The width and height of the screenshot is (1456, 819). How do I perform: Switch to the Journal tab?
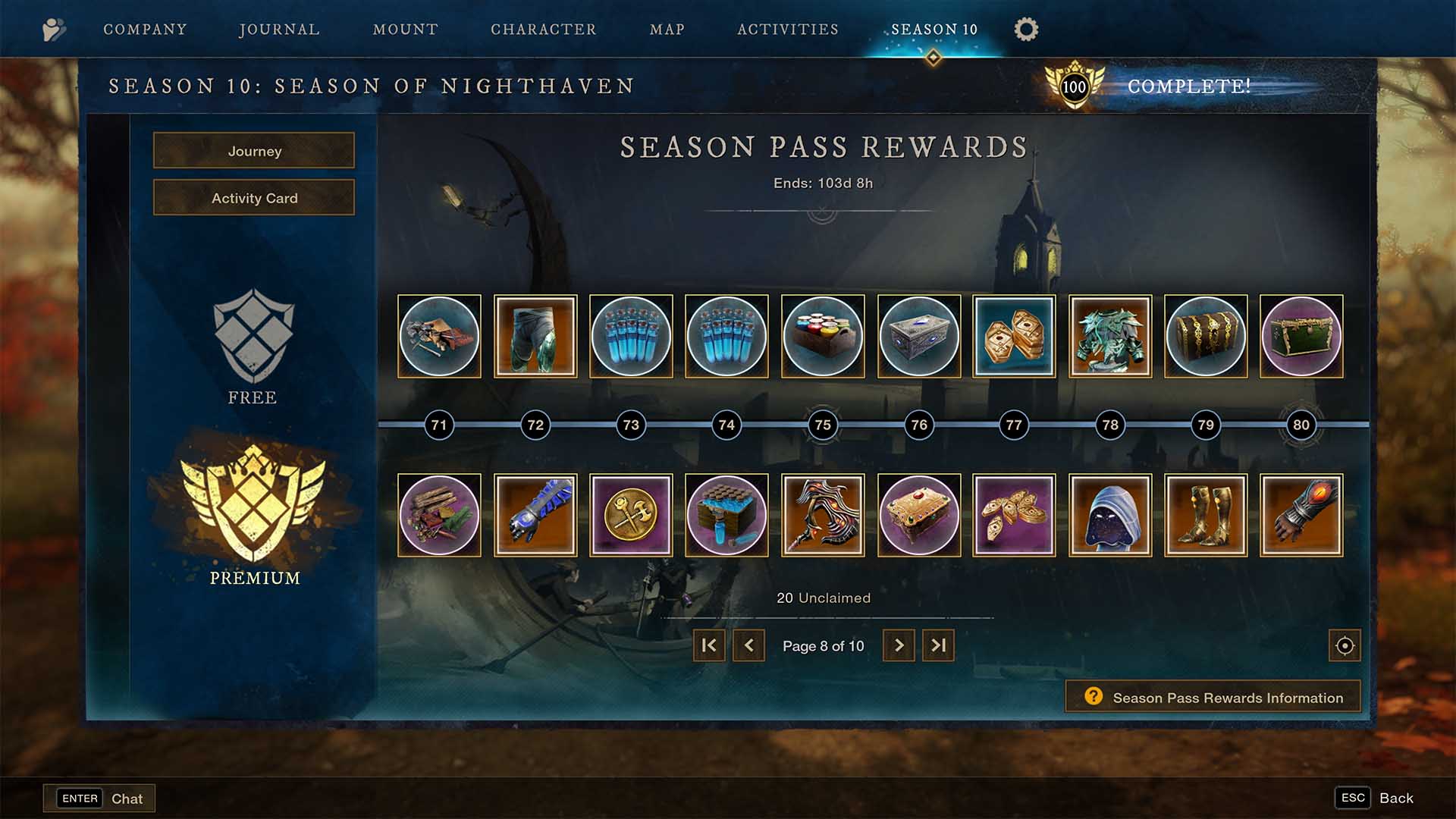(279, 30)
